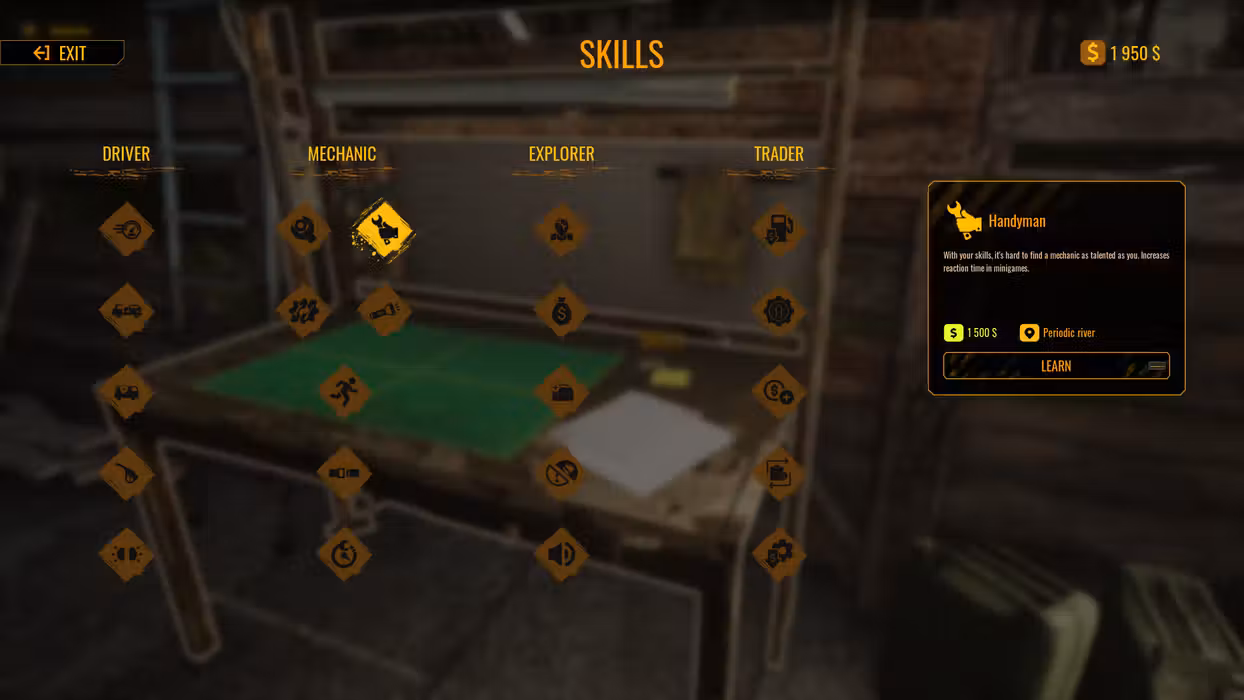
Task: Select the clipboard exchange trader skill
Action: [779, 473]
